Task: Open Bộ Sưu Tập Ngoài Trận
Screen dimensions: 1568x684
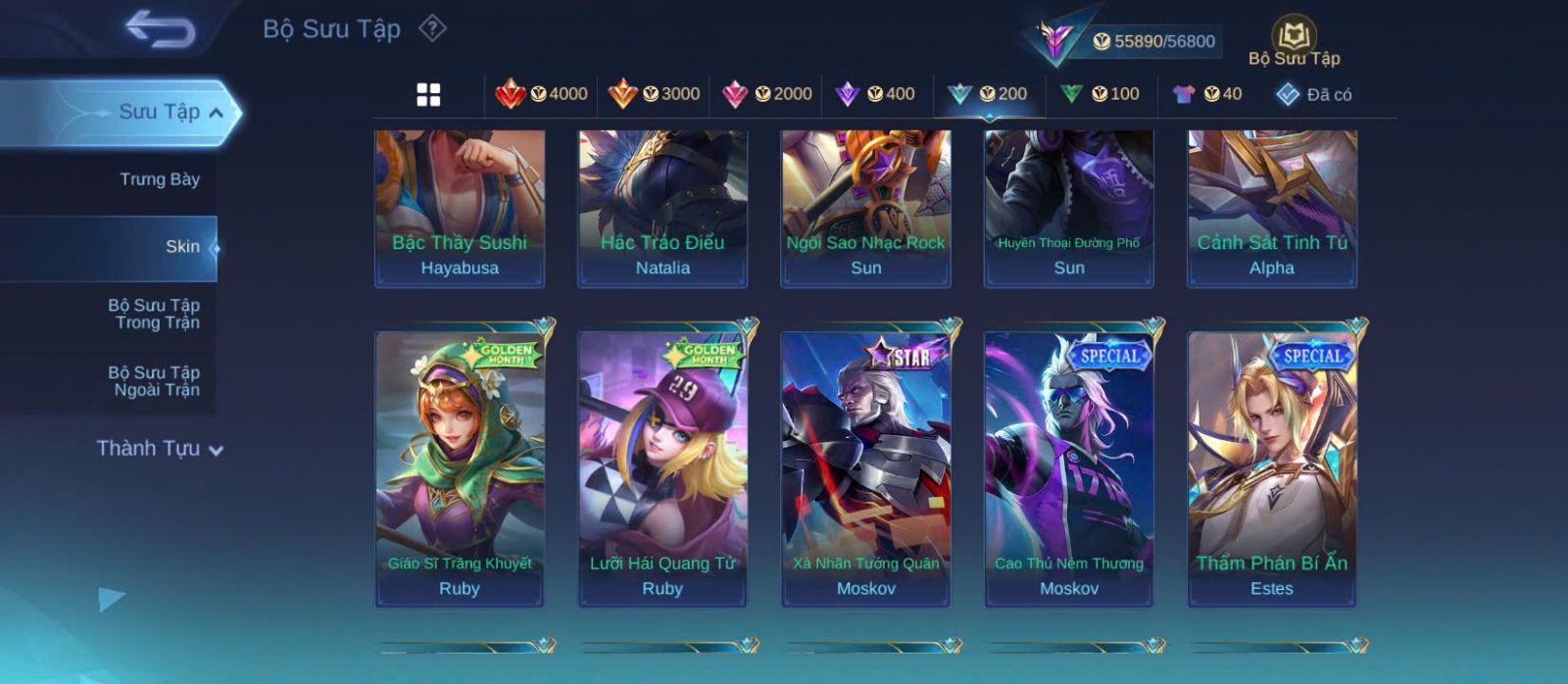Action: coord(154,381)
